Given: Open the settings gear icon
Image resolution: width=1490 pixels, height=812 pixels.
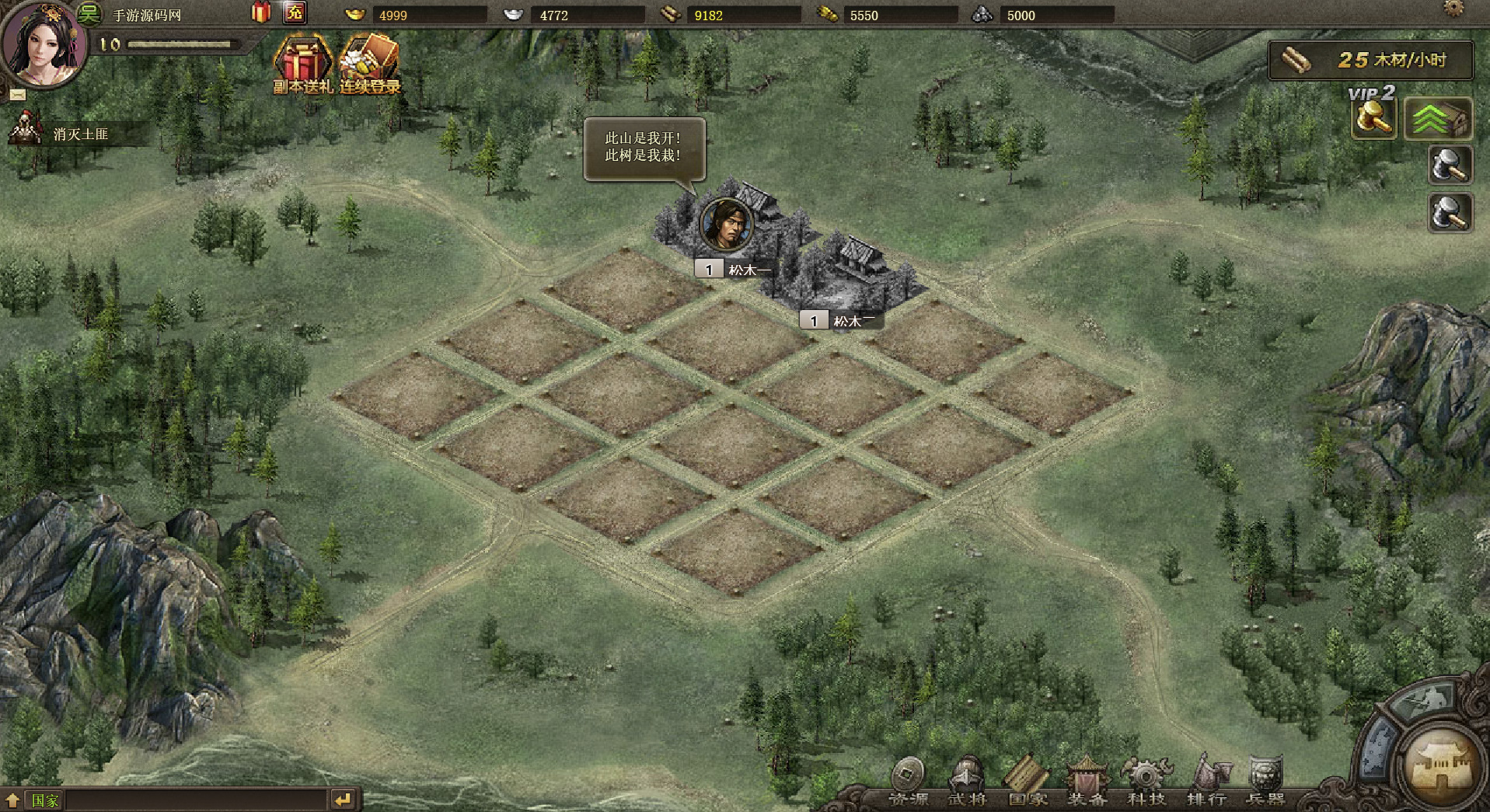Looking at the screenshot, I should 1453,9.
